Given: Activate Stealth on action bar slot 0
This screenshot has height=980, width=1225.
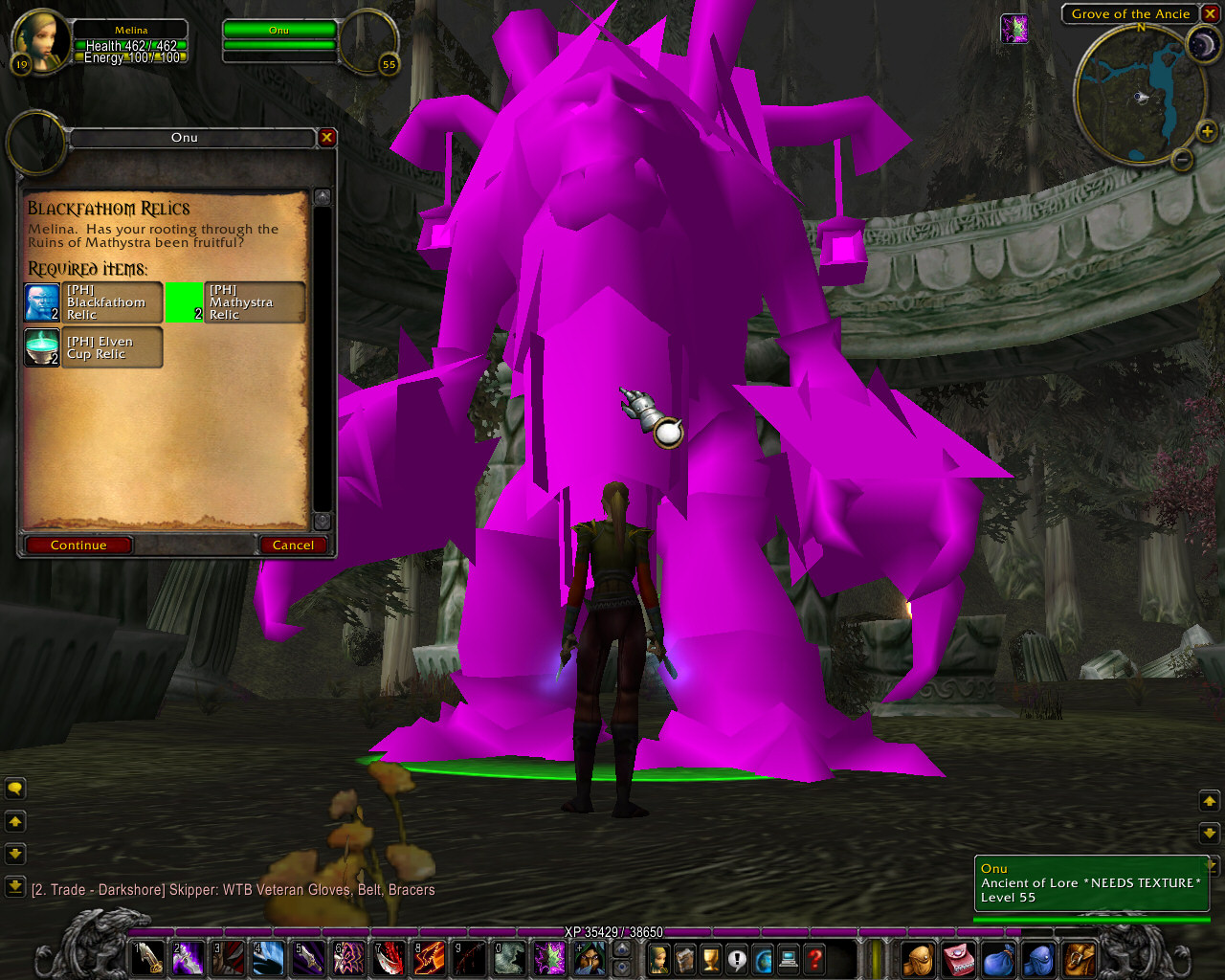Looking at the screenshot, I should (508, 958).
